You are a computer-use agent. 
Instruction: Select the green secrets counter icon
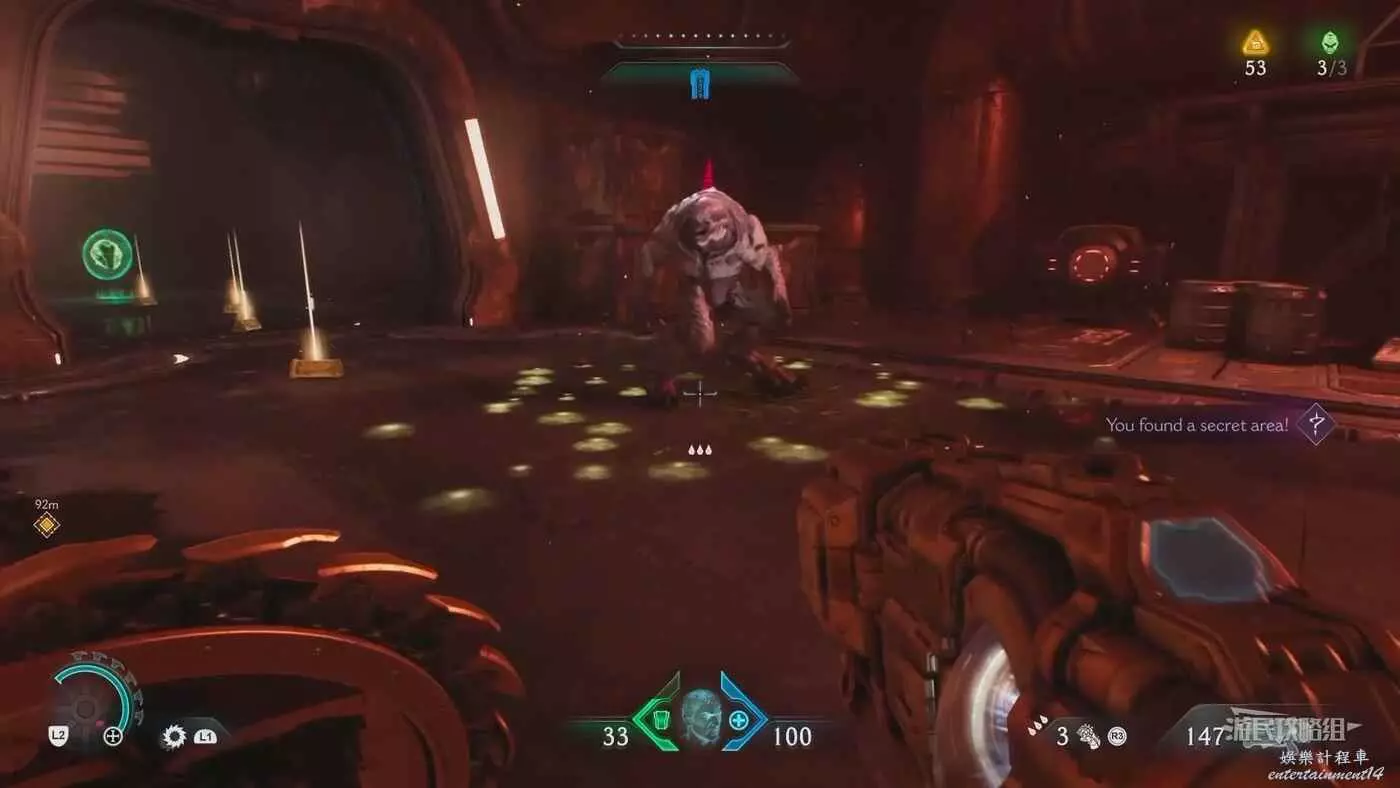tap(1329, 42)
